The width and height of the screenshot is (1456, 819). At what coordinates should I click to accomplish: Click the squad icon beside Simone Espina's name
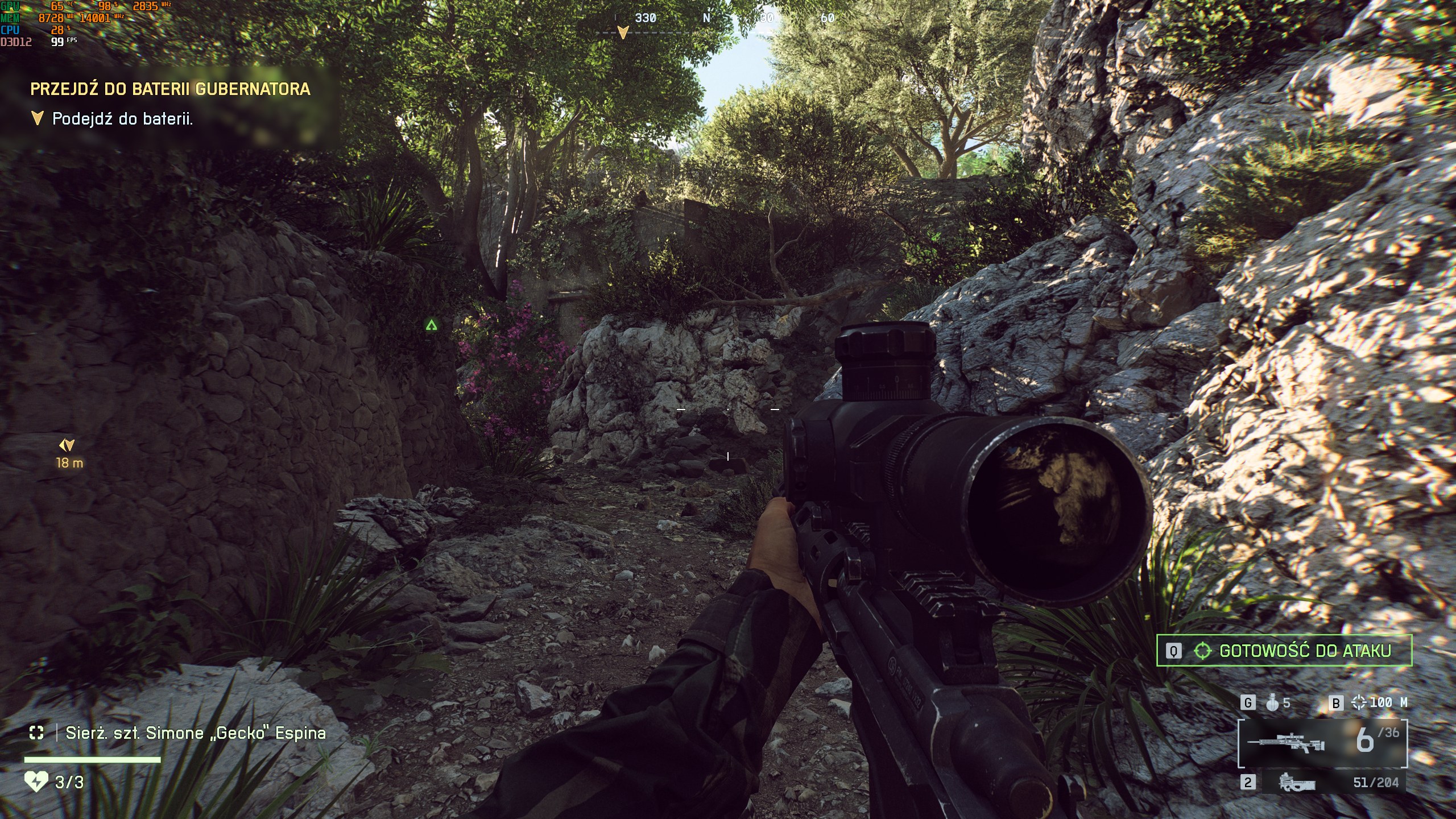click(36, 733)
